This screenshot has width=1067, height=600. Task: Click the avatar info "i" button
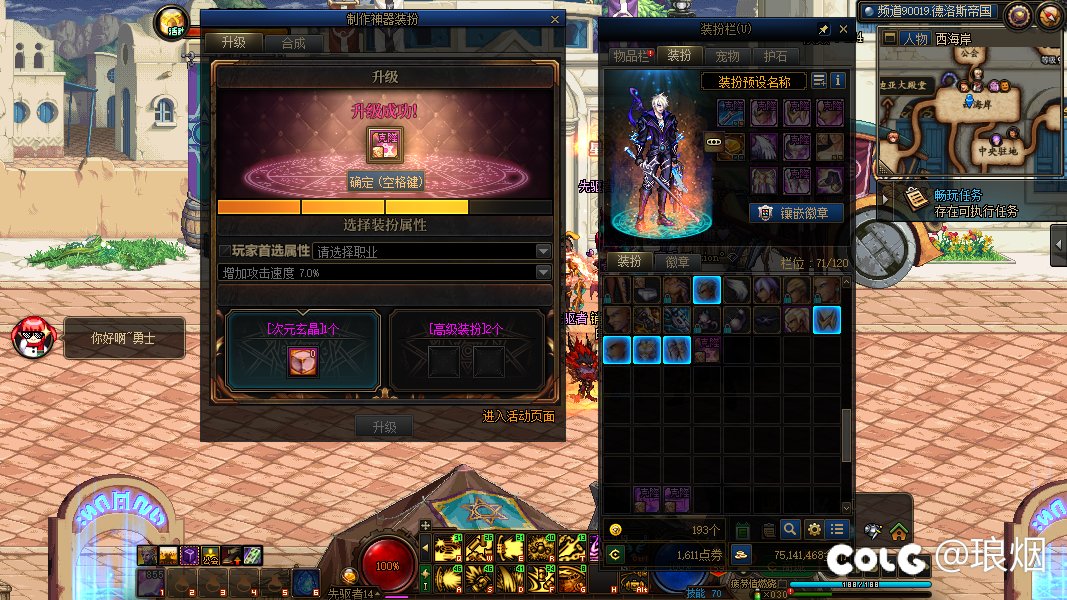pos(838,81)
